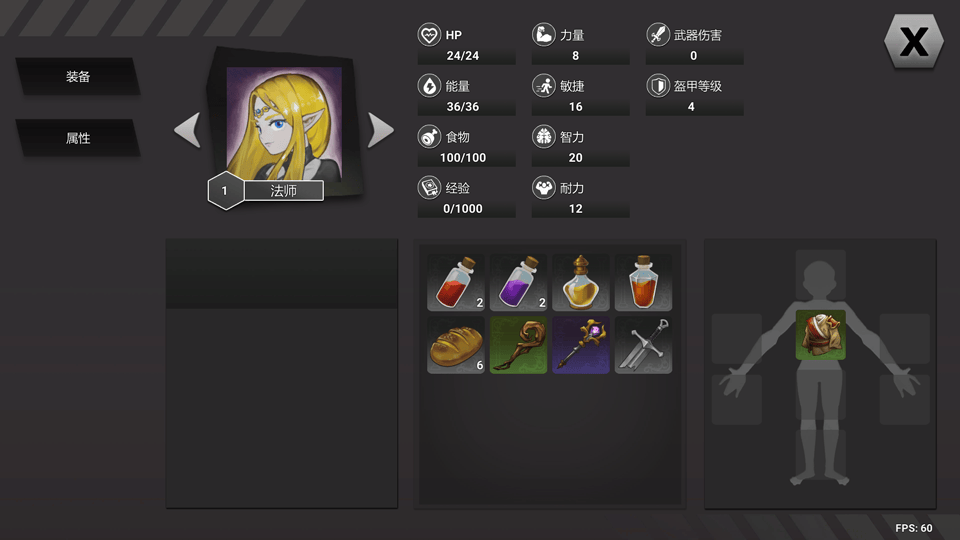Show the next character with right arrow
960x540 pixels.
pyautogui.click(x=381, y=130)
